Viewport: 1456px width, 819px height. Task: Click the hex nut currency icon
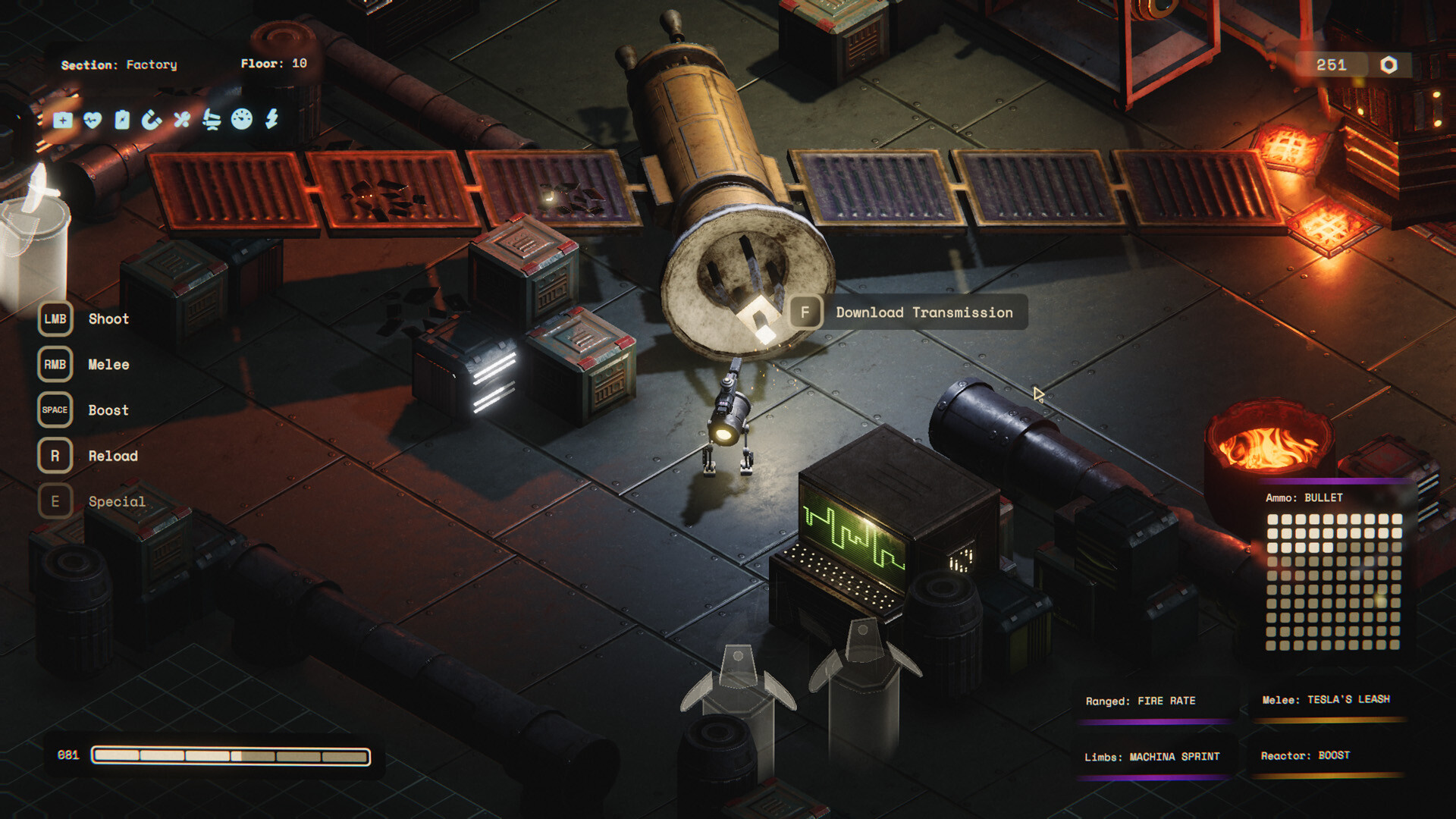coord(1389,65)
